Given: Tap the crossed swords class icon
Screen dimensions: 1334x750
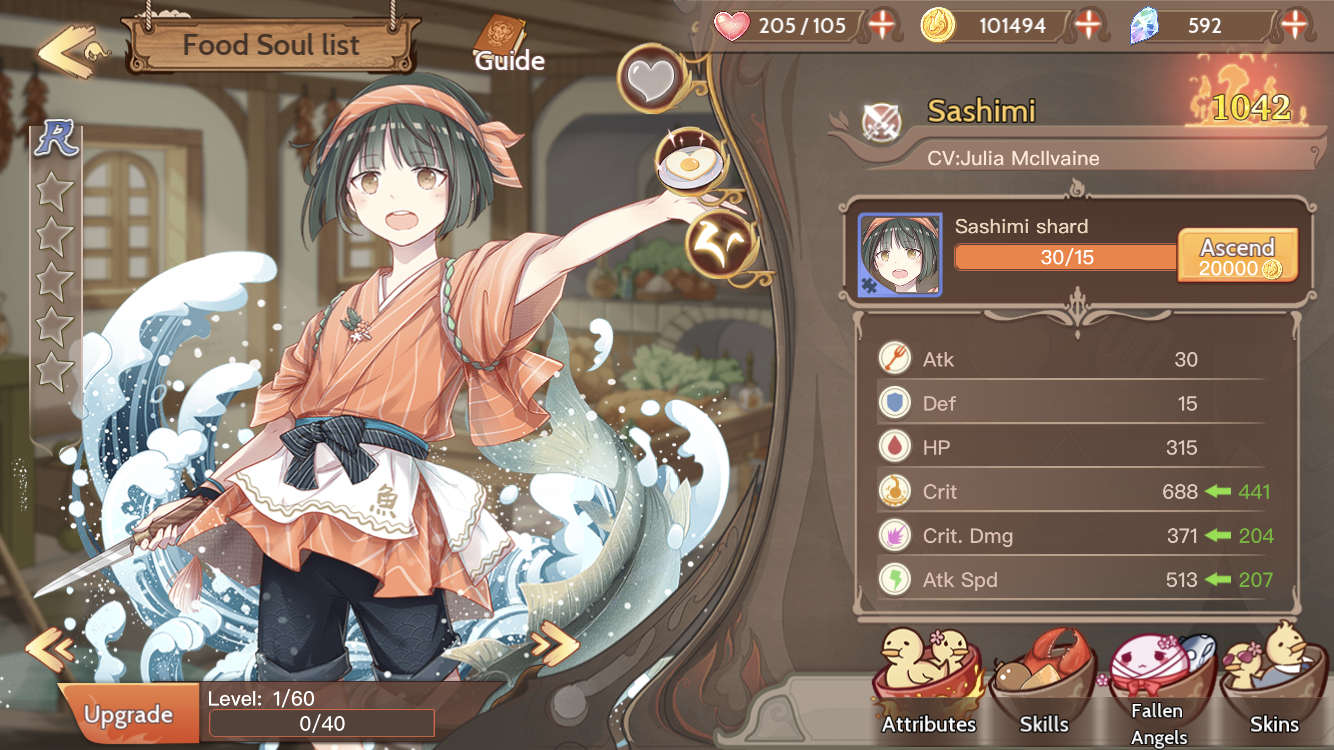Looking at the screenshot, I should (882, 123).
